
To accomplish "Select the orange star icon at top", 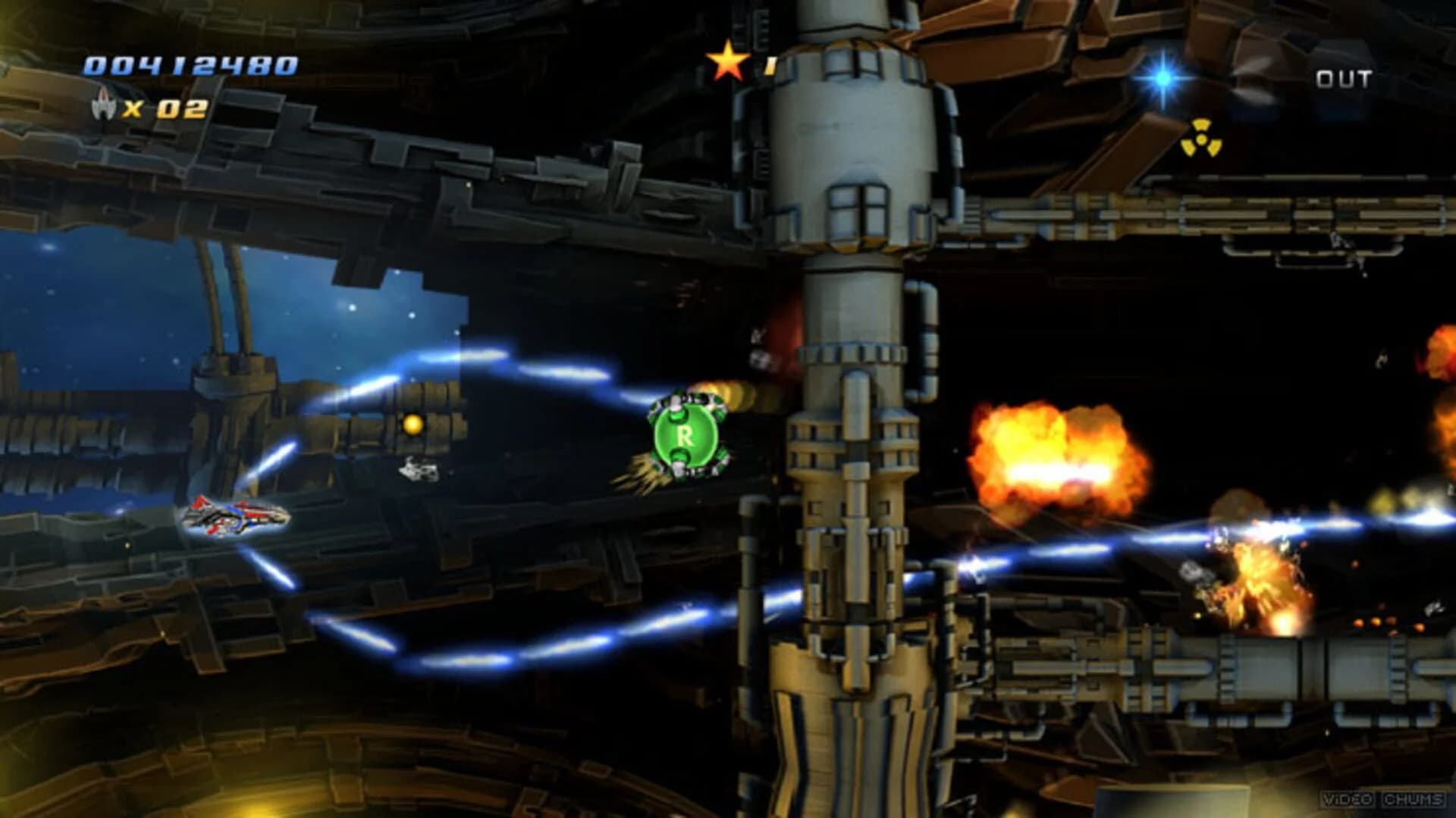I will [x=729, y=59].
